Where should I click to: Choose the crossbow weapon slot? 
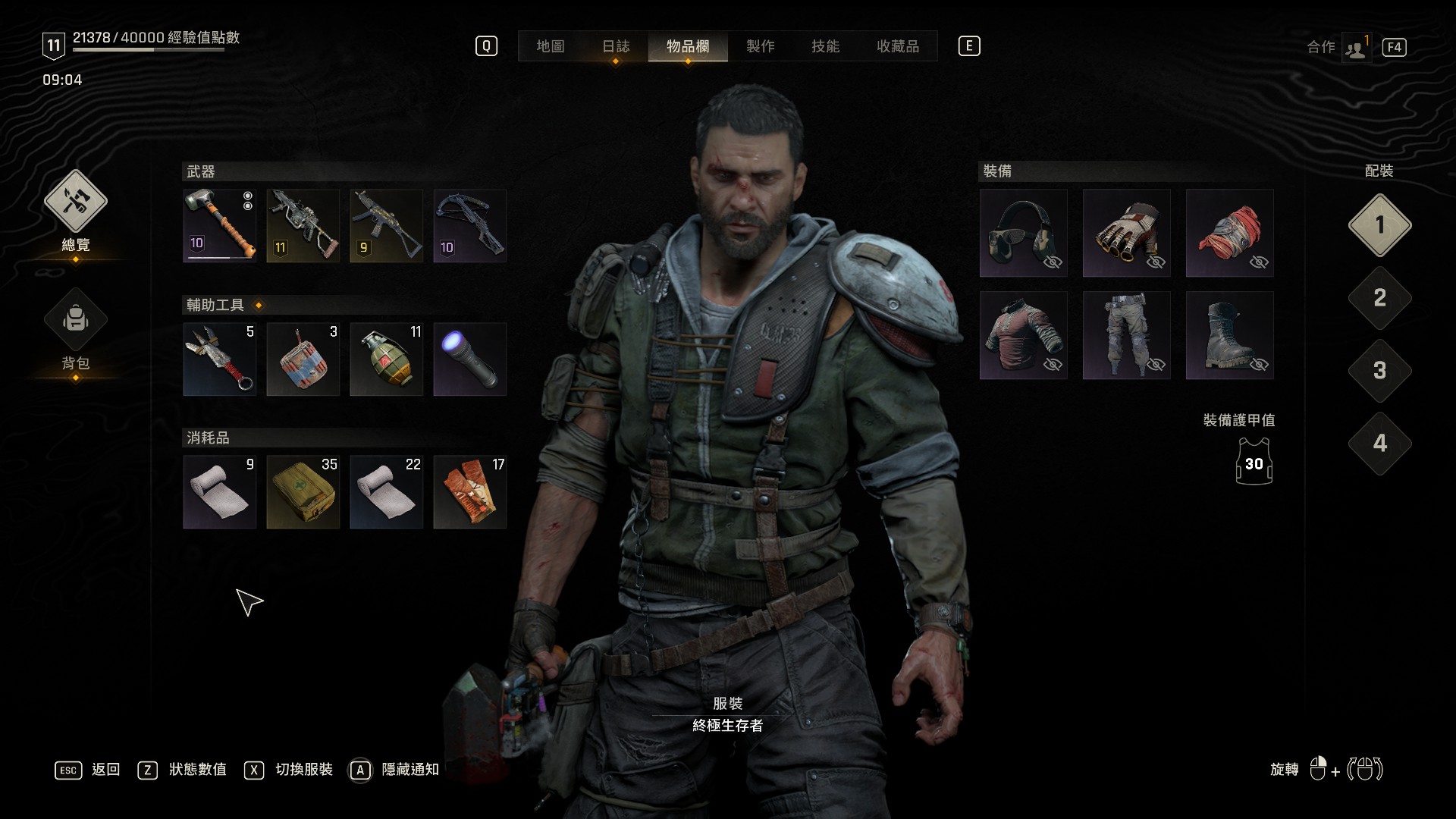[469, 226]
